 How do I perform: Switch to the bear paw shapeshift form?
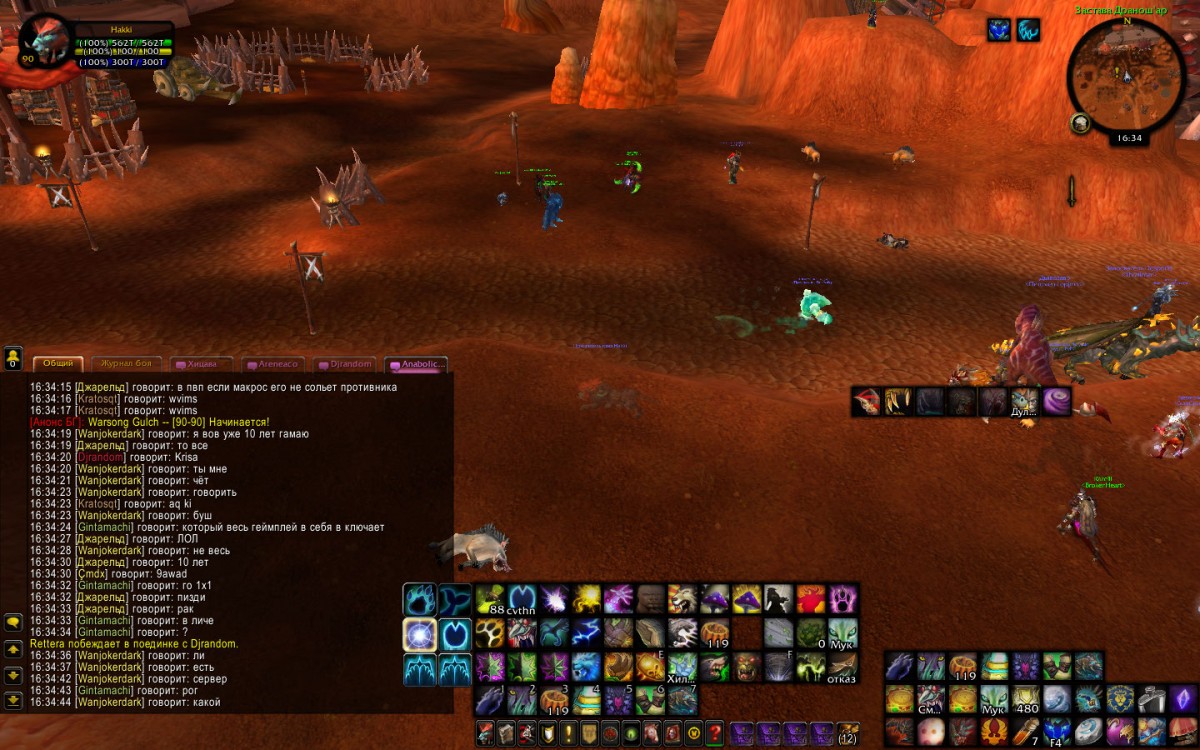(420, 600)
